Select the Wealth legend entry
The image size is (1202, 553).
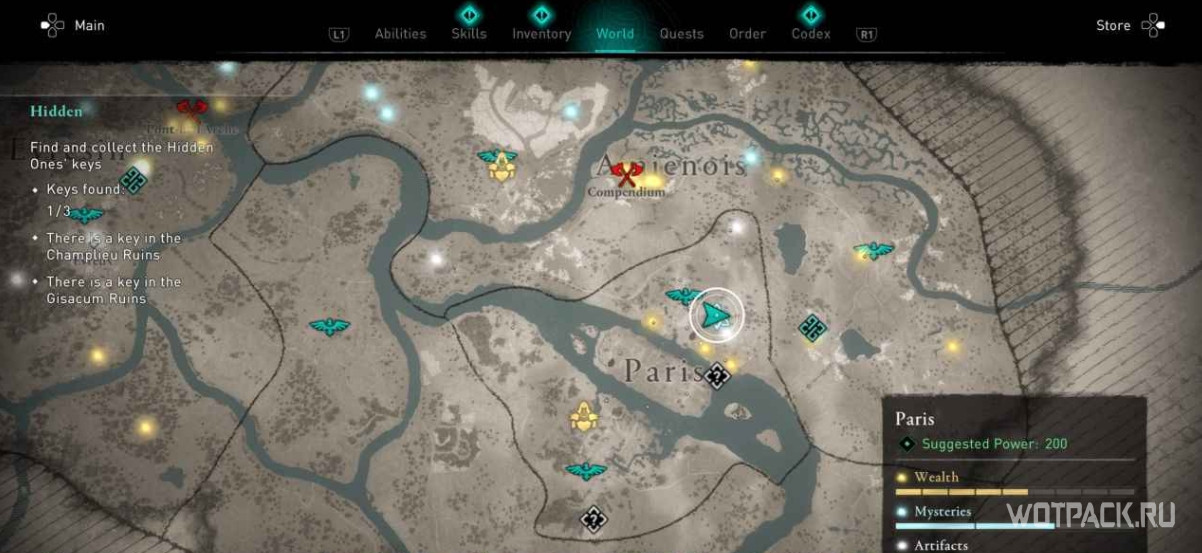(936, 478)
